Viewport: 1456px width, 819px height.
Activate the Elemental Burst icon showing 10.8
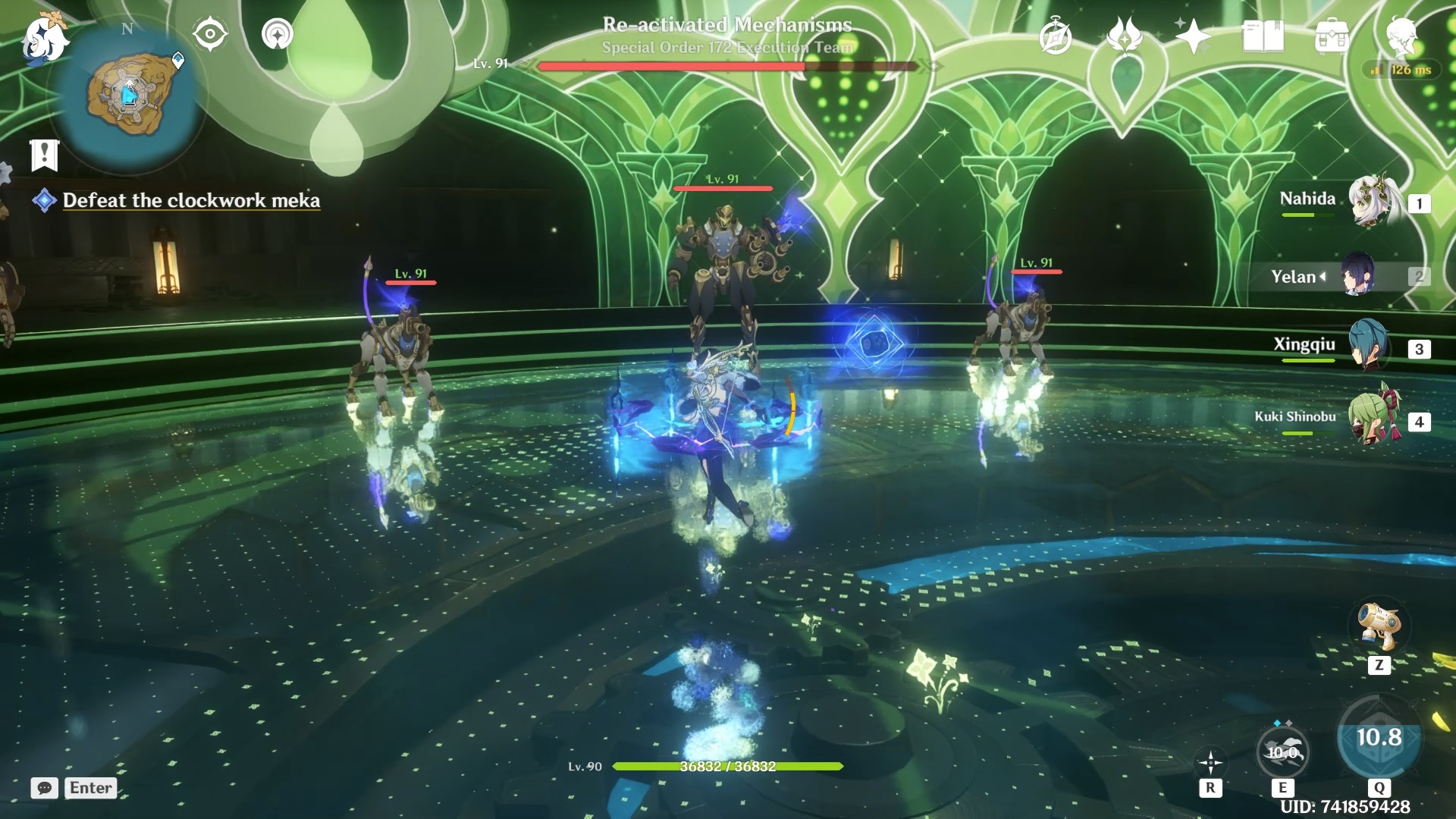(1379, 738)
